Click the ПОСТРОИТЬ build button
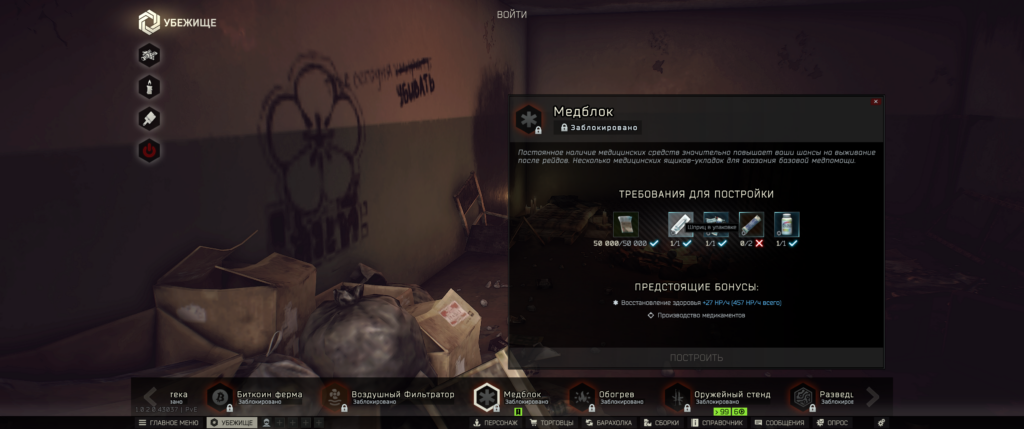The image size is (1024, 429). 696,357
